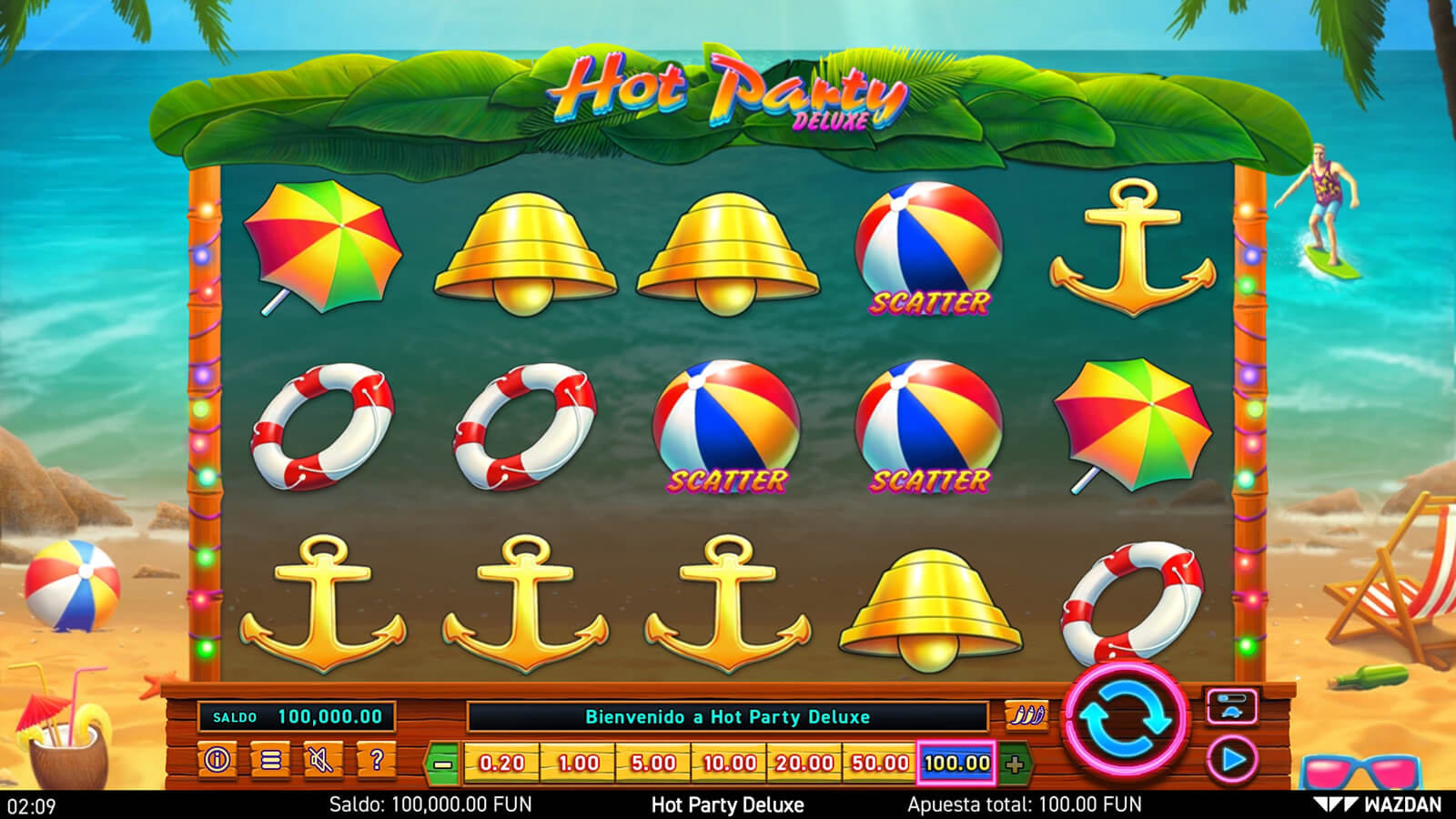Choose the 1.00 bet value
Screen dimensions: 1456x819
point(578,763)
